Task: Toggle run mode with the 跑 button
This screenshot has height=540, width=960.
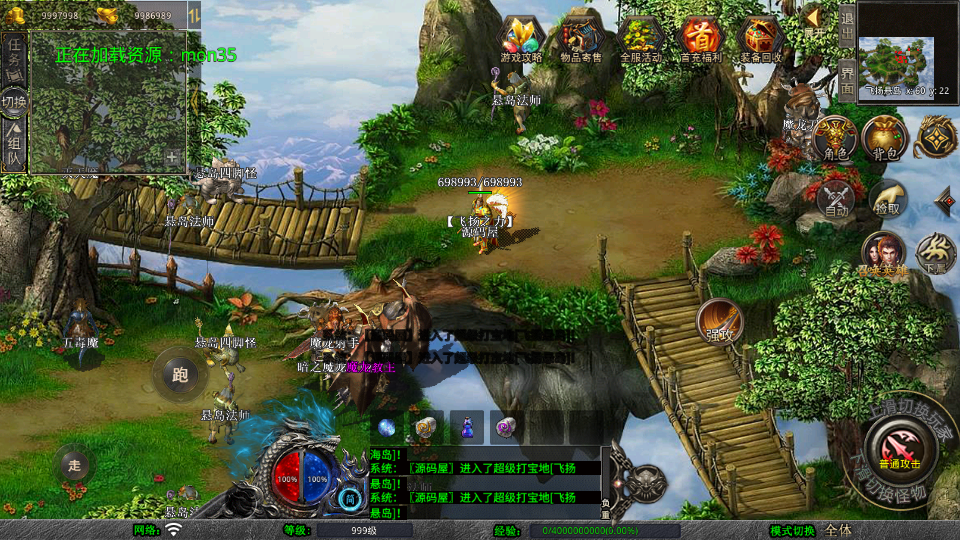Action: point(180,376)
